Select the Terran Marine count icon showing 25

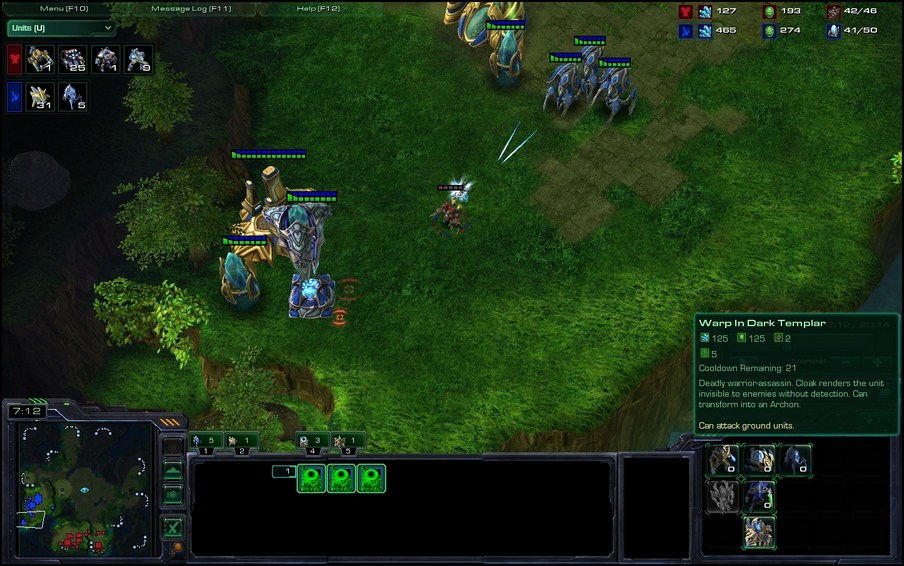click(x=73, y=60)
